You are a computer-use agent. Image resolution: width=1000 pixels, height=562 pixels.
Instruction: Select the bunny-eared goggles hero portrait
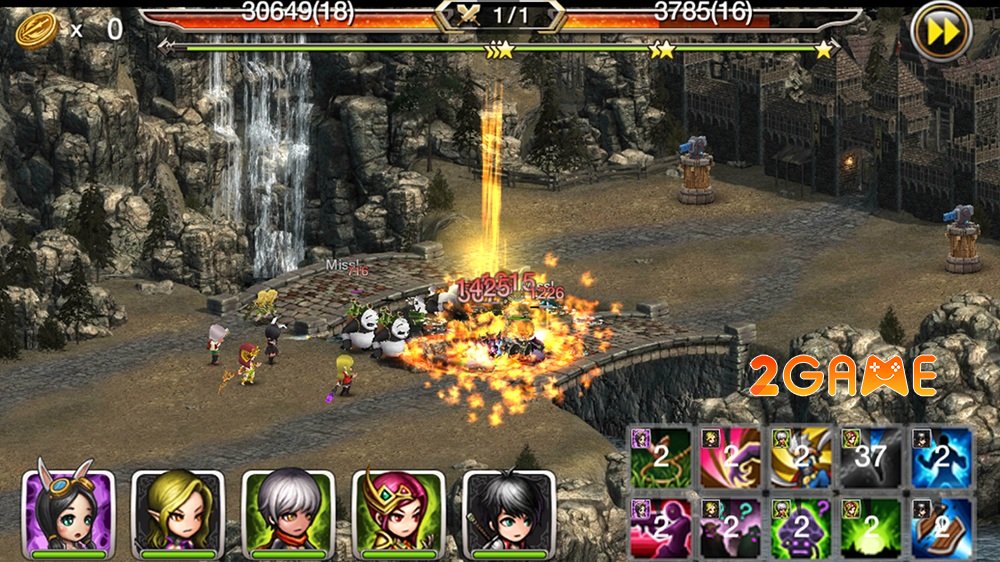coord(69,512)
